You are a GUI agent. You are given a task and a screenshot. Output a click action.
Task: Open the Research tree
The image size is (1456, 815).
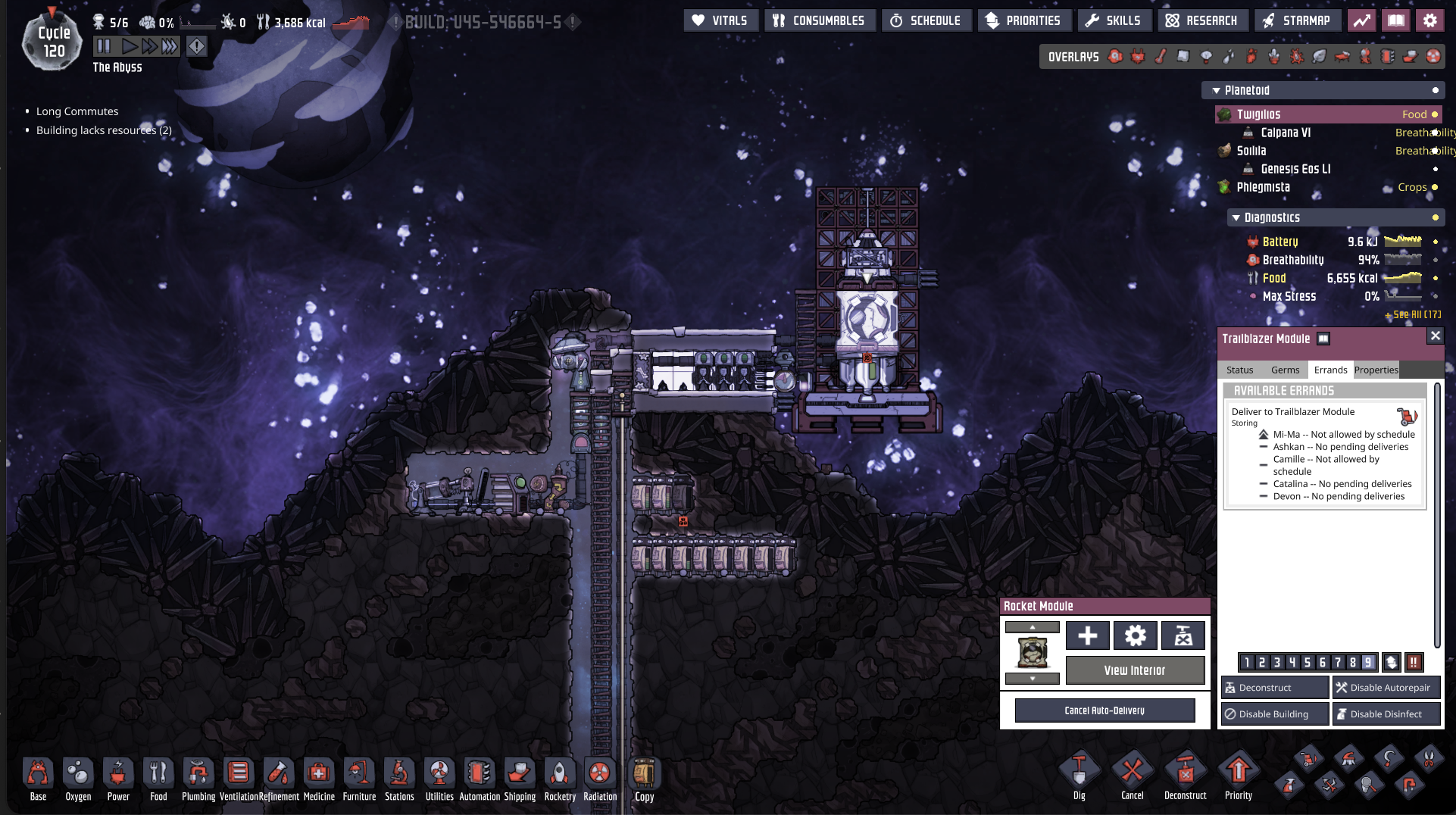tap(1201, 20)
